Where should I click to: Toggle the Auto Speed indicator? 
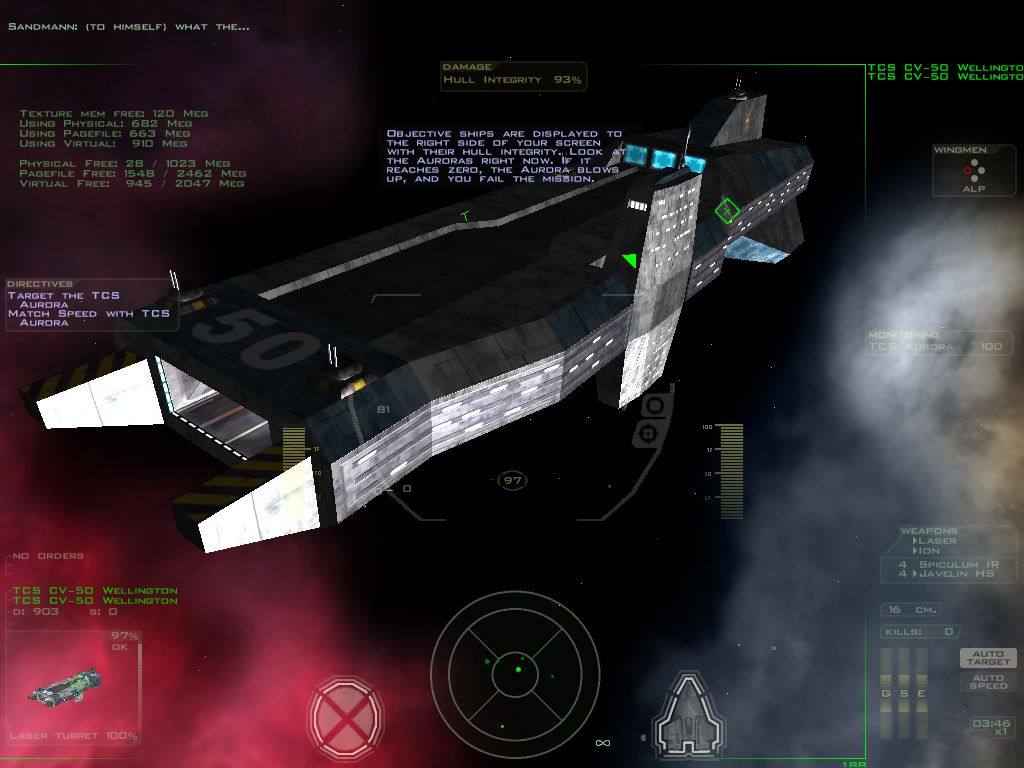pyautogui.click(x=988, y=681)
